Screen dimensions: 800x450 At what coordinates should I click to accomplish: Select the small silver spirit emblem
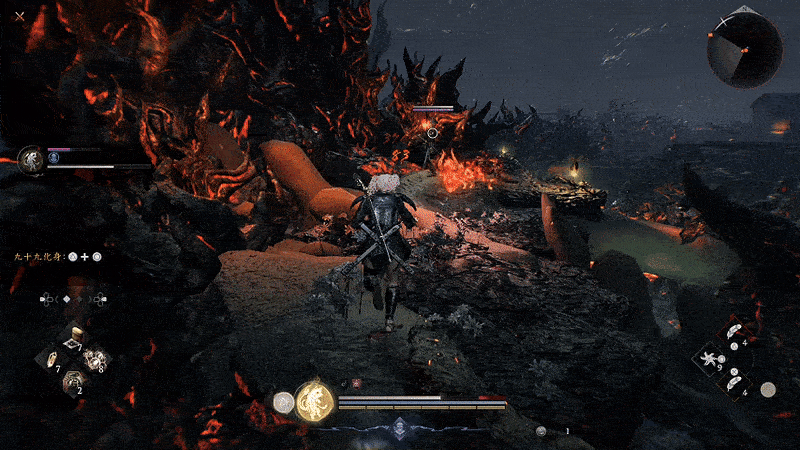(283, 402)
